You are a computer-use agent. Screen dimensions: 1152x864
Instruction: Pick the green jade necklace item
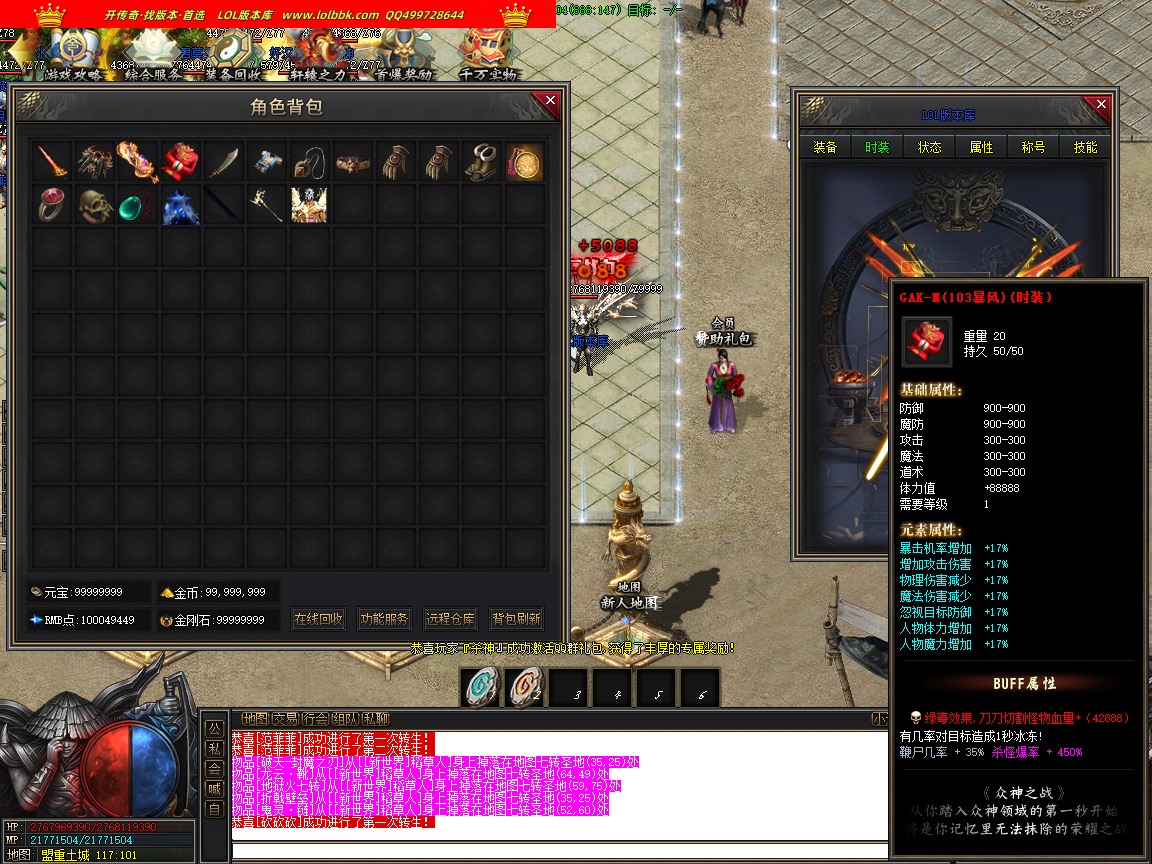tap(138, 205)
